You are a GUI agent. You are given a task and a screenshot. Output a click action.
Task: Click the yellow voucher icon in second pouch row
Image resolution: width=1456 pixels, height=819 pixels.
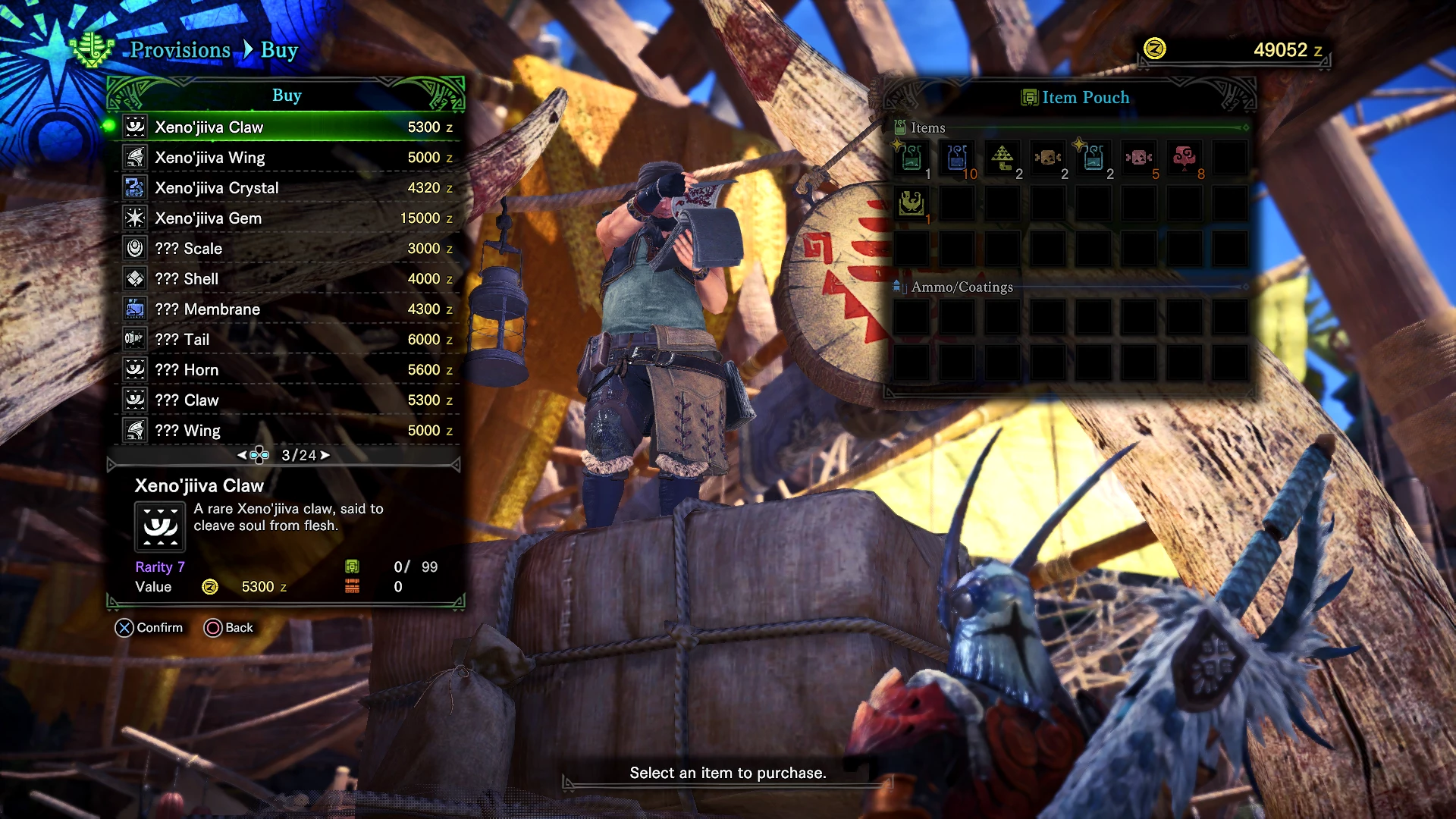point(911,203)
